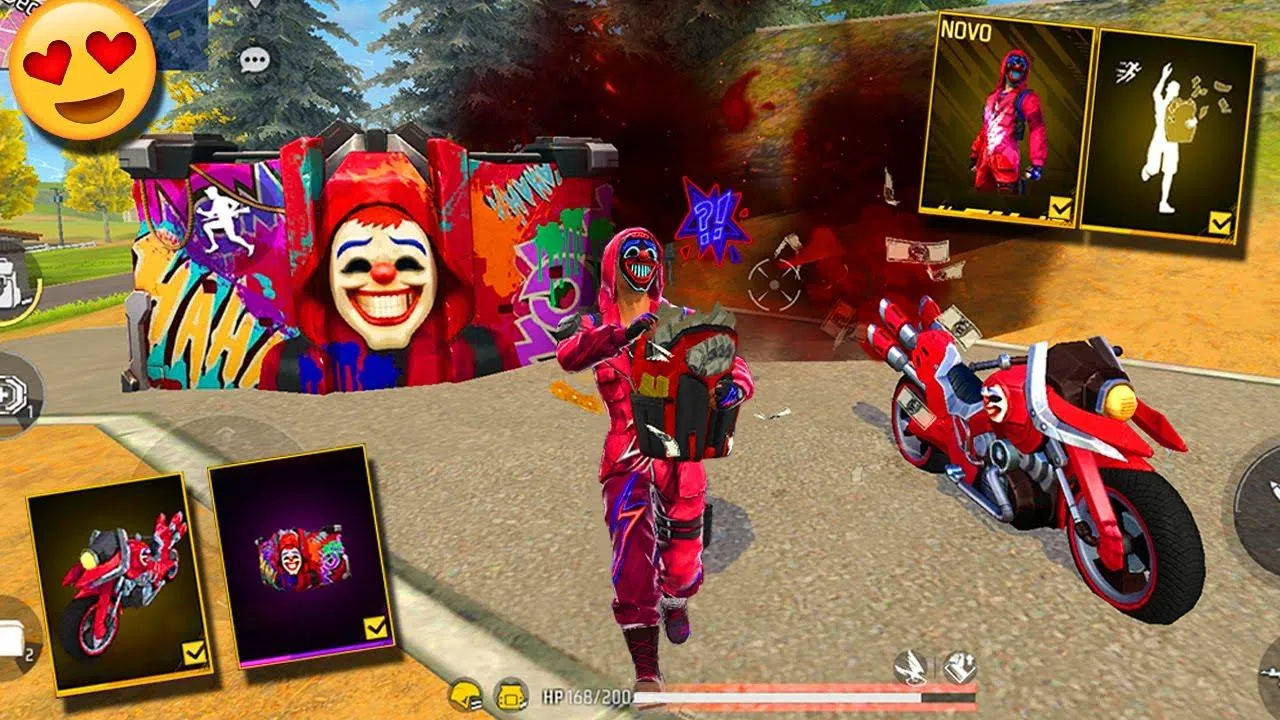Screen dimensions: 1280x720
Task: Activate the skill icon right of the falcon
Action: point(959,667)
